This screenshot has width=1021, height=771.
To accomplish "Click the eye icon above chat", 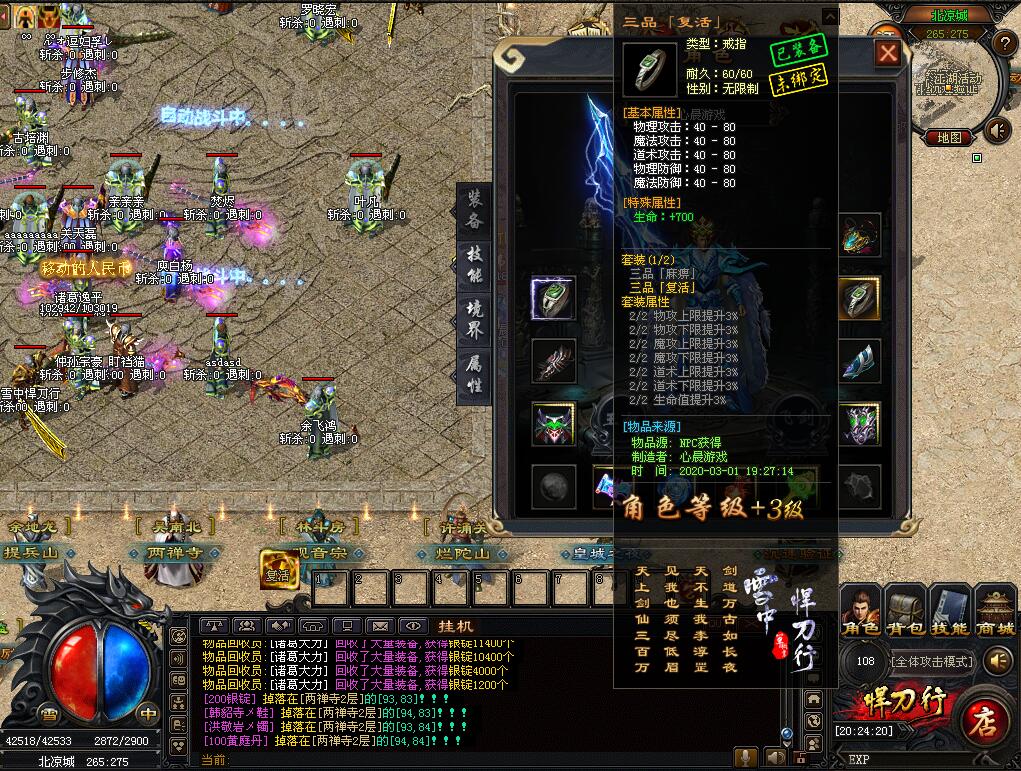I will 412,625.
